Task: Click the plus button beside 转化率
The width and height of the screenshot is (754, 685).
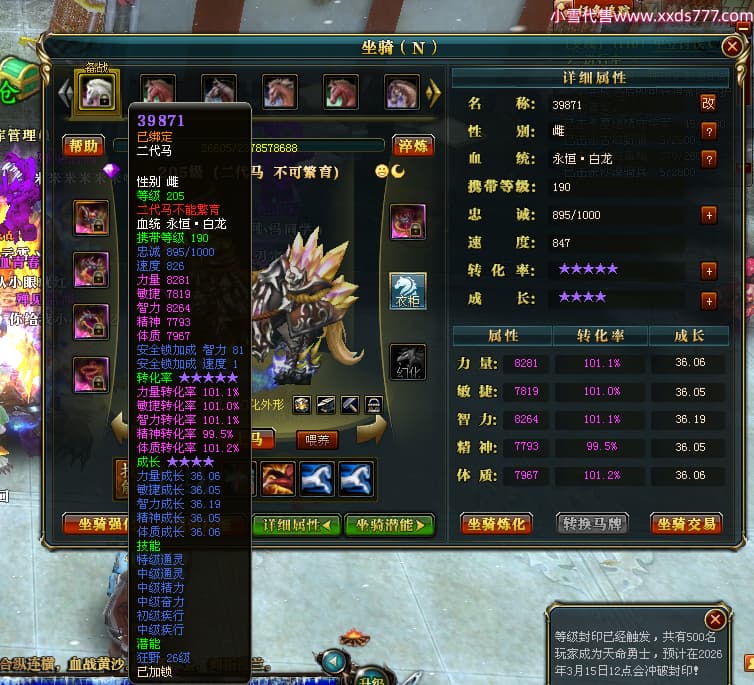Action: tap(708, 271)
